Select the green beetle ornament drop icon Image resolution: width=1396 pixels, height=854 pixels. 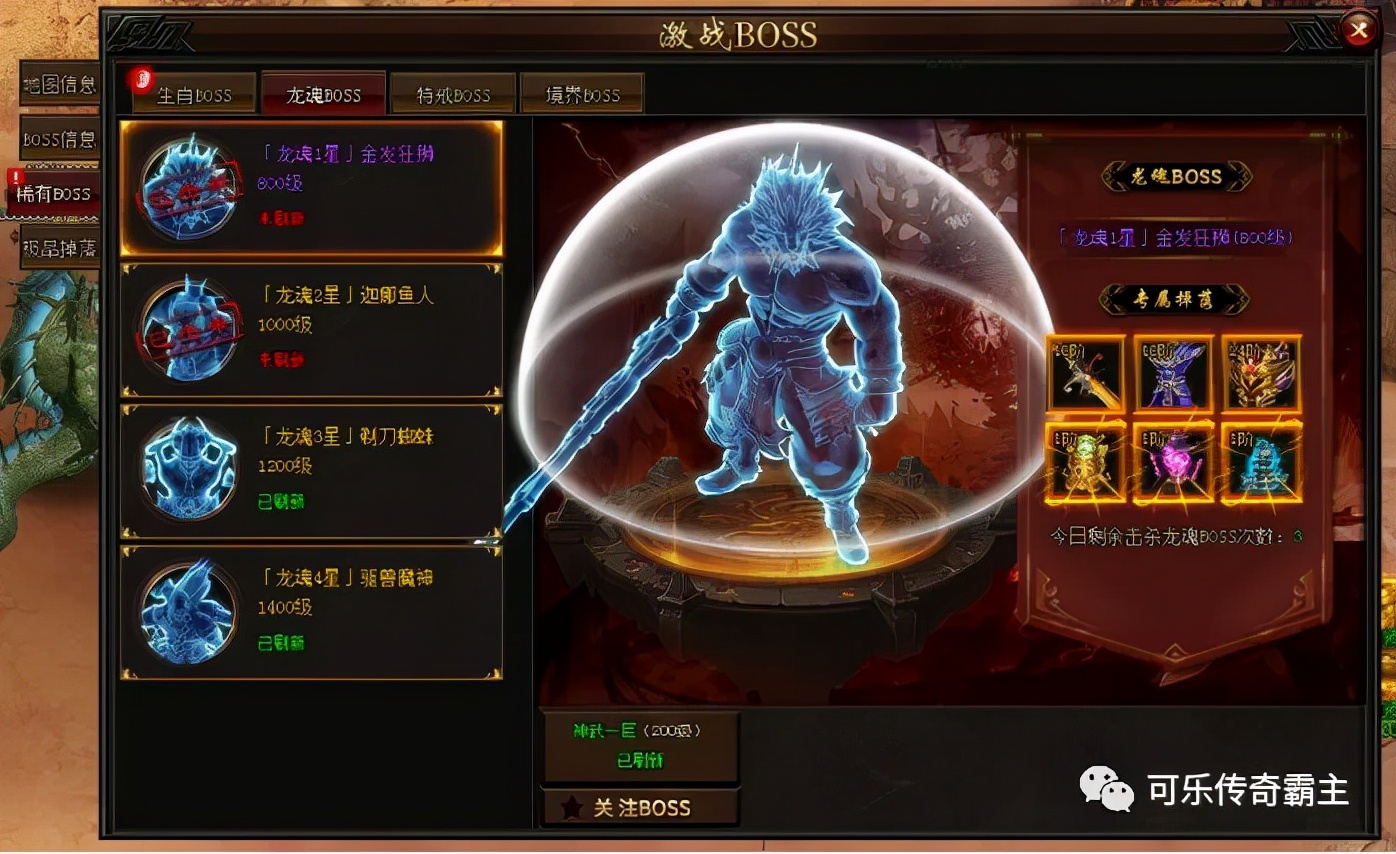[1087, 460]
